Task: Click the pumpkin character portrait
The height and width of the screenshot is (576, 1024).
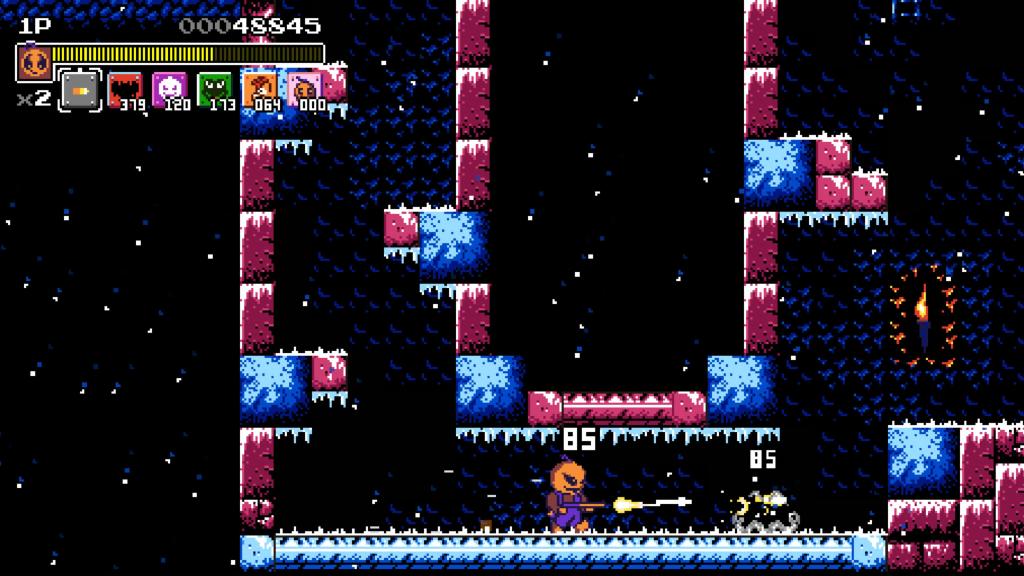Action: click(x=34, y=64)
